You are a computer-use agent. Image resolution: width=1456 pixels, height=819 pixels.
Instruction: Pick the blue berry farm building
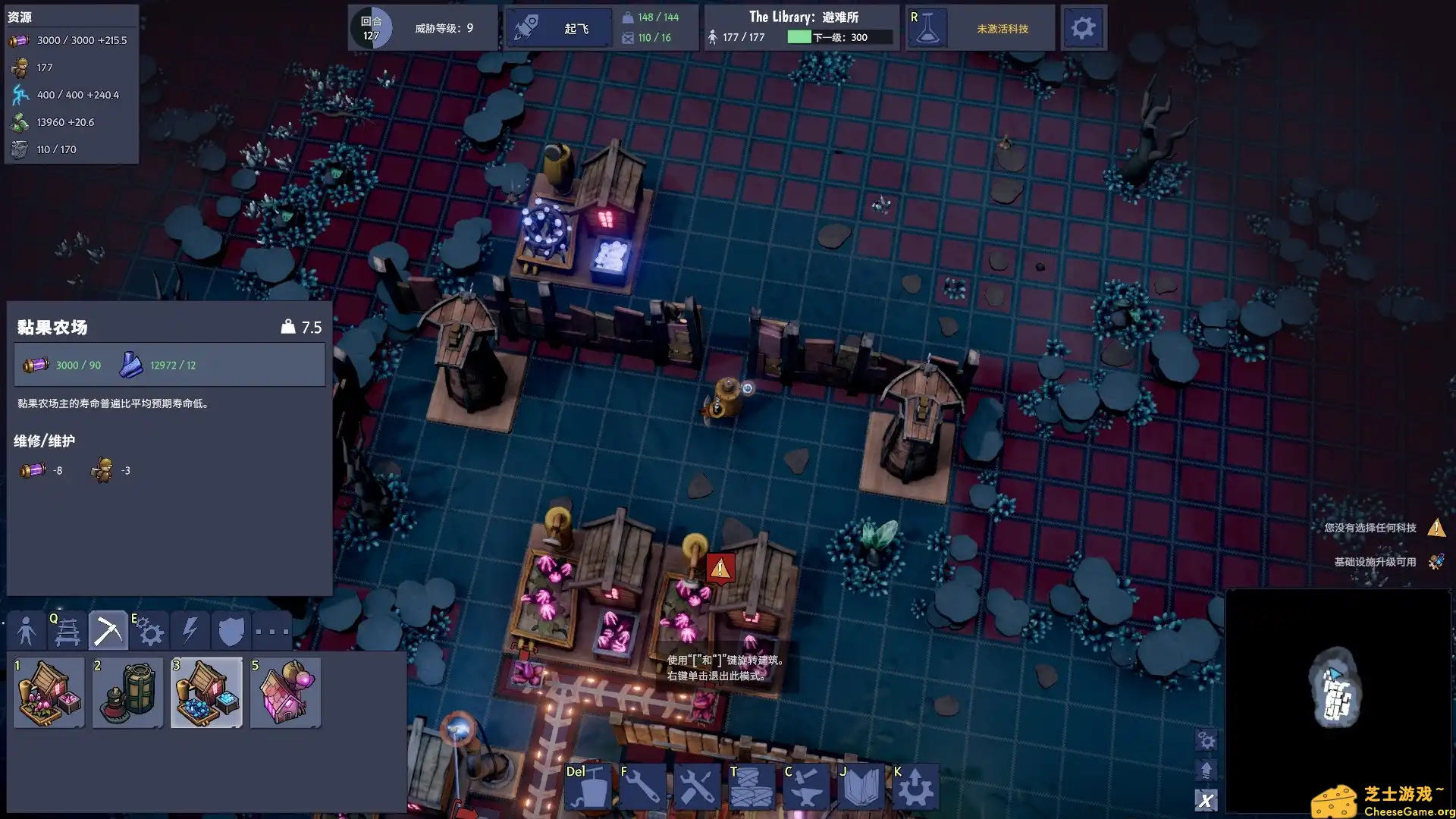[x=206, y=692]
